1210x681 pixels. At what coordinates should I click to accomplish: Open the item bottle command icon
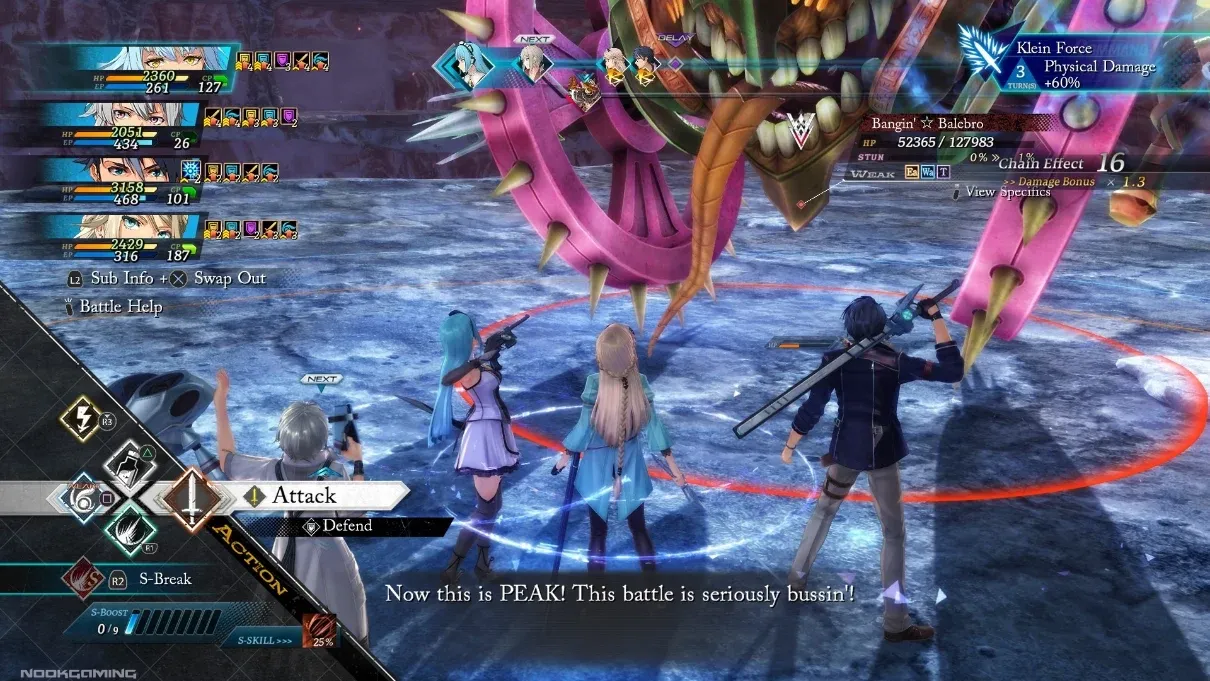click(131, 462)
